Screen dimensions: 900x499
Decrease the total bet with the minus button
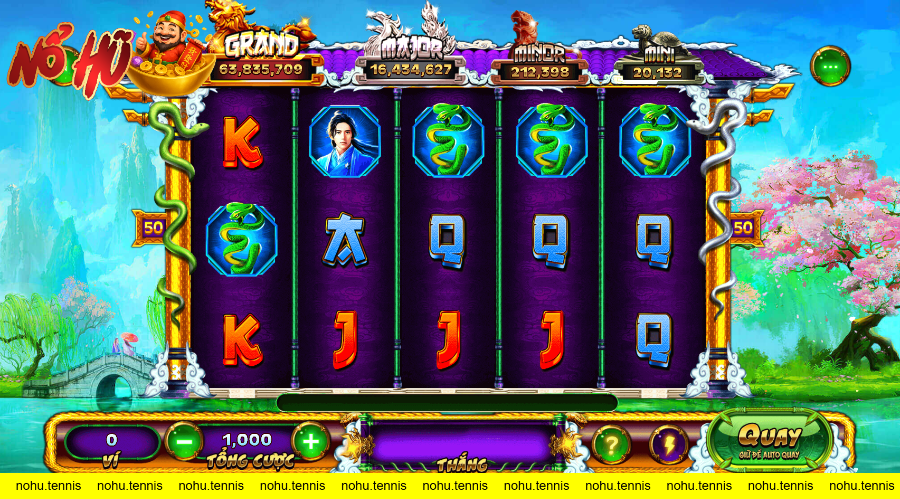click(183, 441)
